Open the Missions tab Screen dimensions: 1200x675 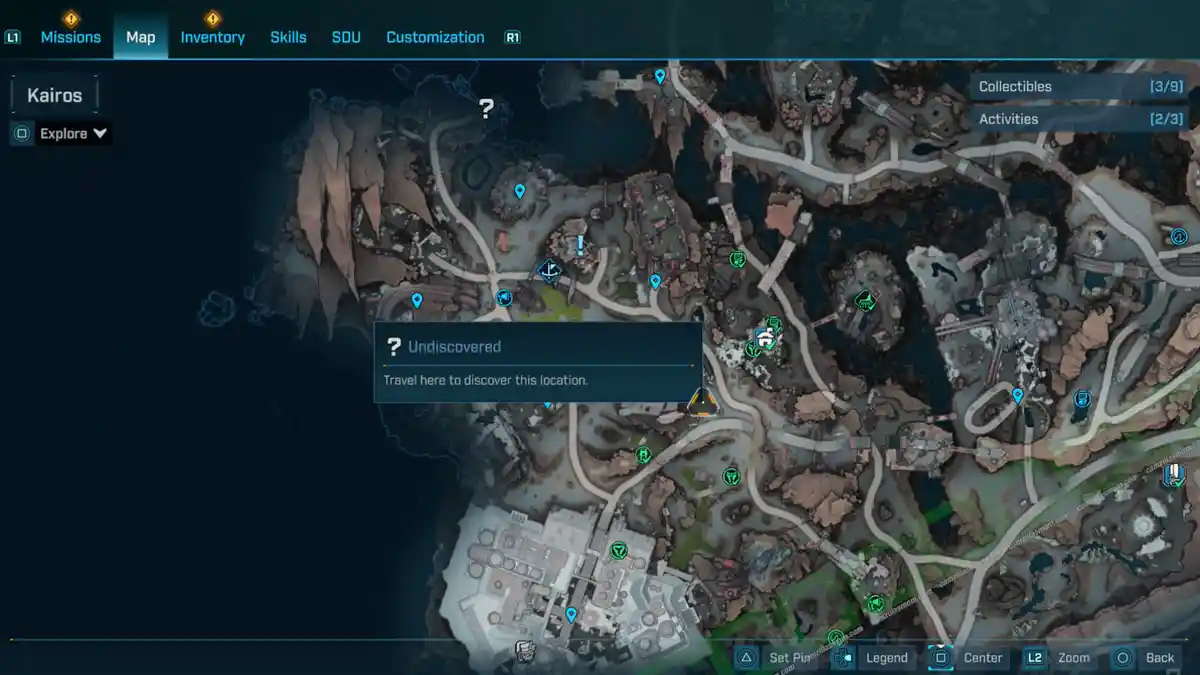coord(70,37)
